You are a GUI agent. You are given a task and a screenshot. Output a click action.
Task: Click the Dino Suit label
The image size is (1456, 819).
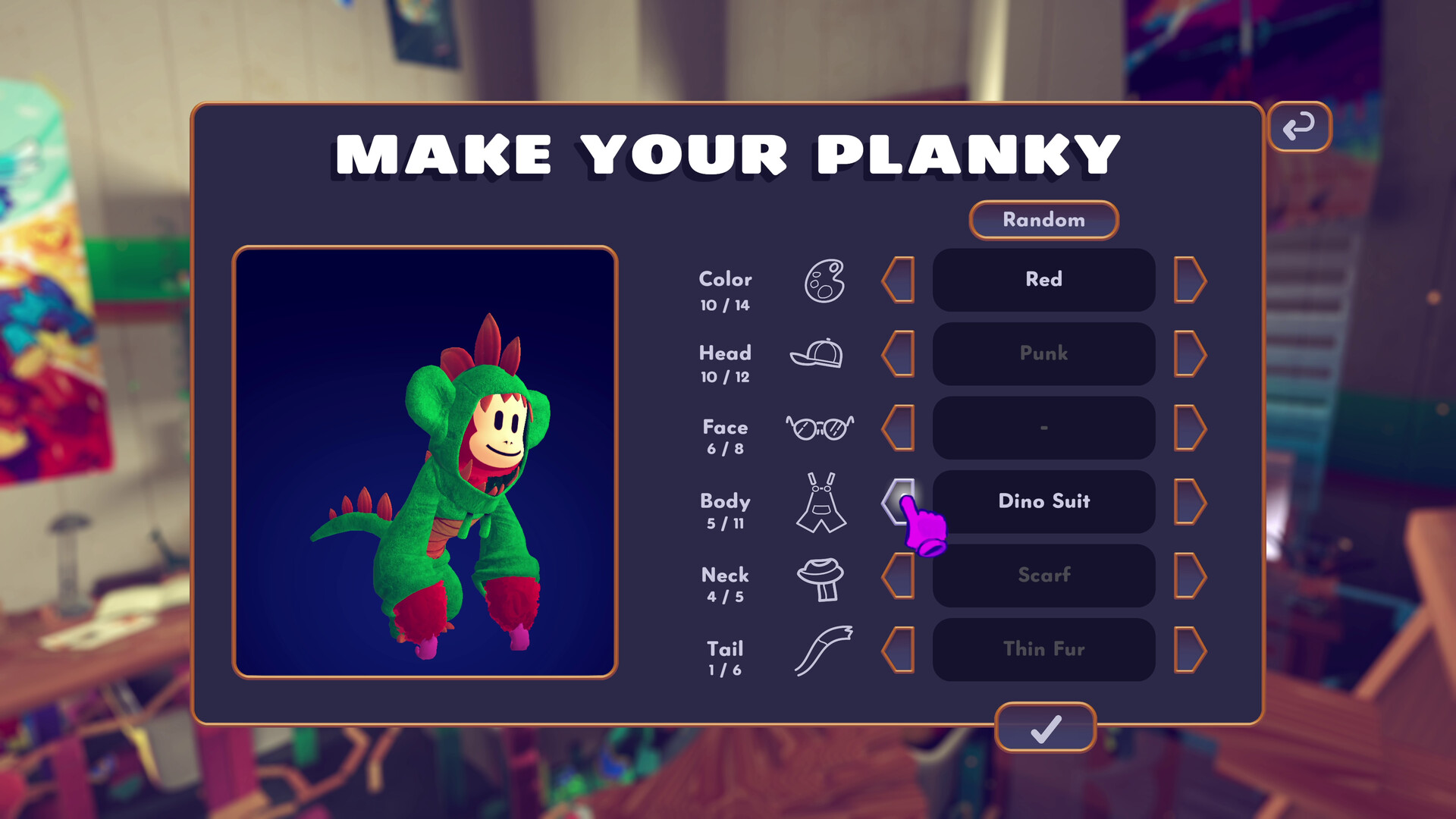coord(1043,502)
